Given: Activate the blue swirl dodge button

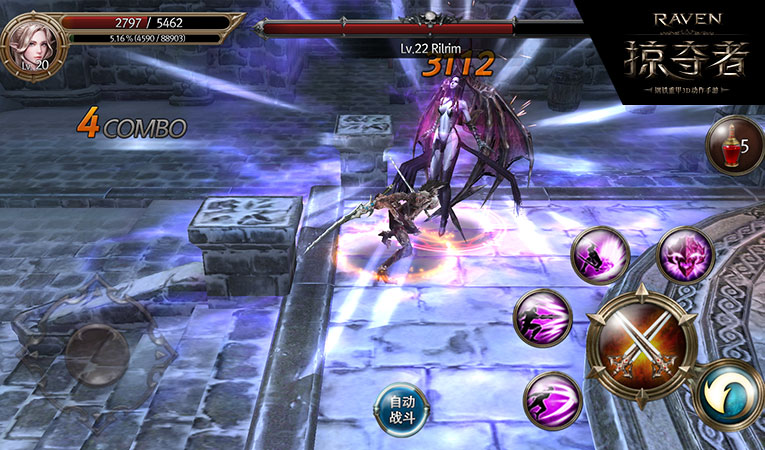Looking at the screenshot, I should (x=730, y=394).
